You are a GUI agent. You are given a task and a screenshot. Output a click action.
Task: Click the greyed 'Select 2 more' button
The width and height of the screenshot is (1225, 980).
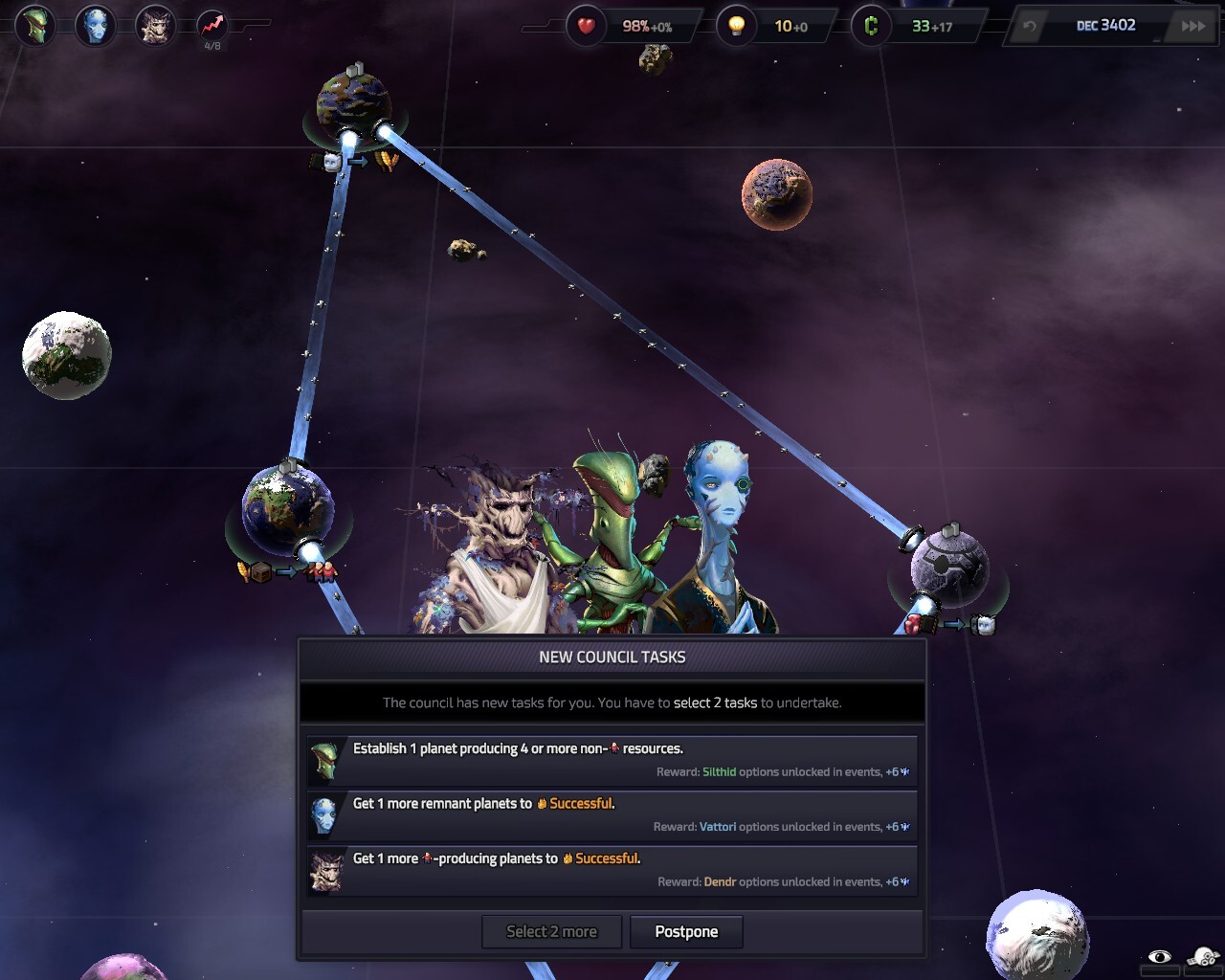551,931
